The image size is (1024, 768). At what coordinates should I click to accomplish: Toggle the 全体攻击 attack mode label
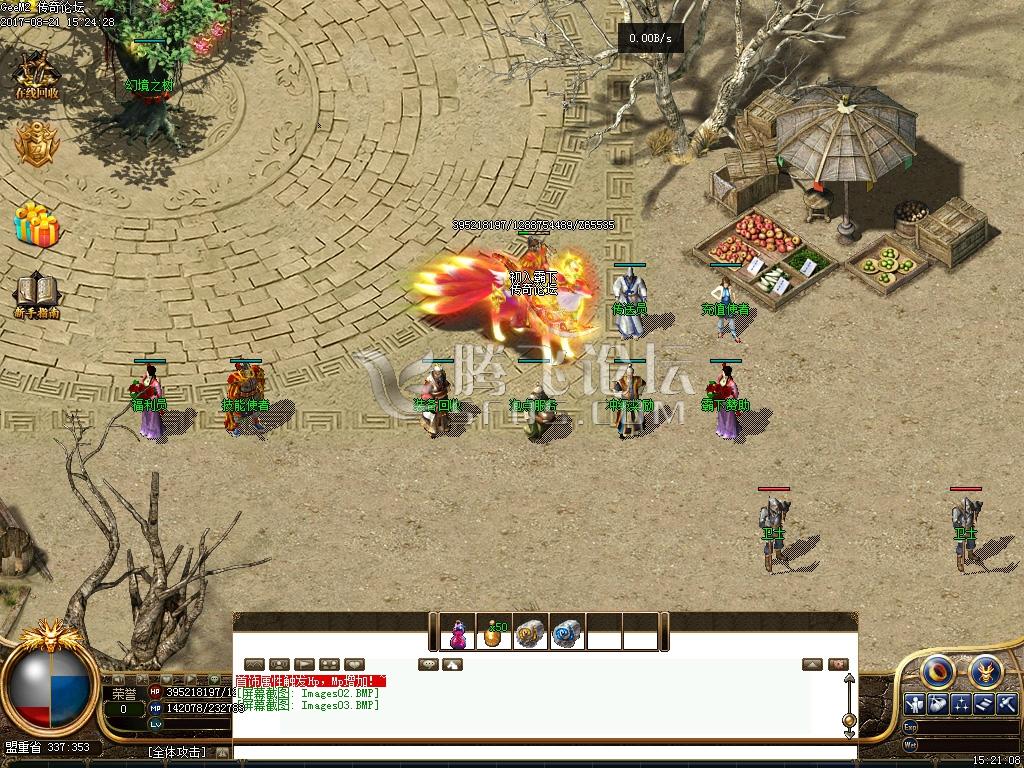pyautogui.click(x=177, y=752)
